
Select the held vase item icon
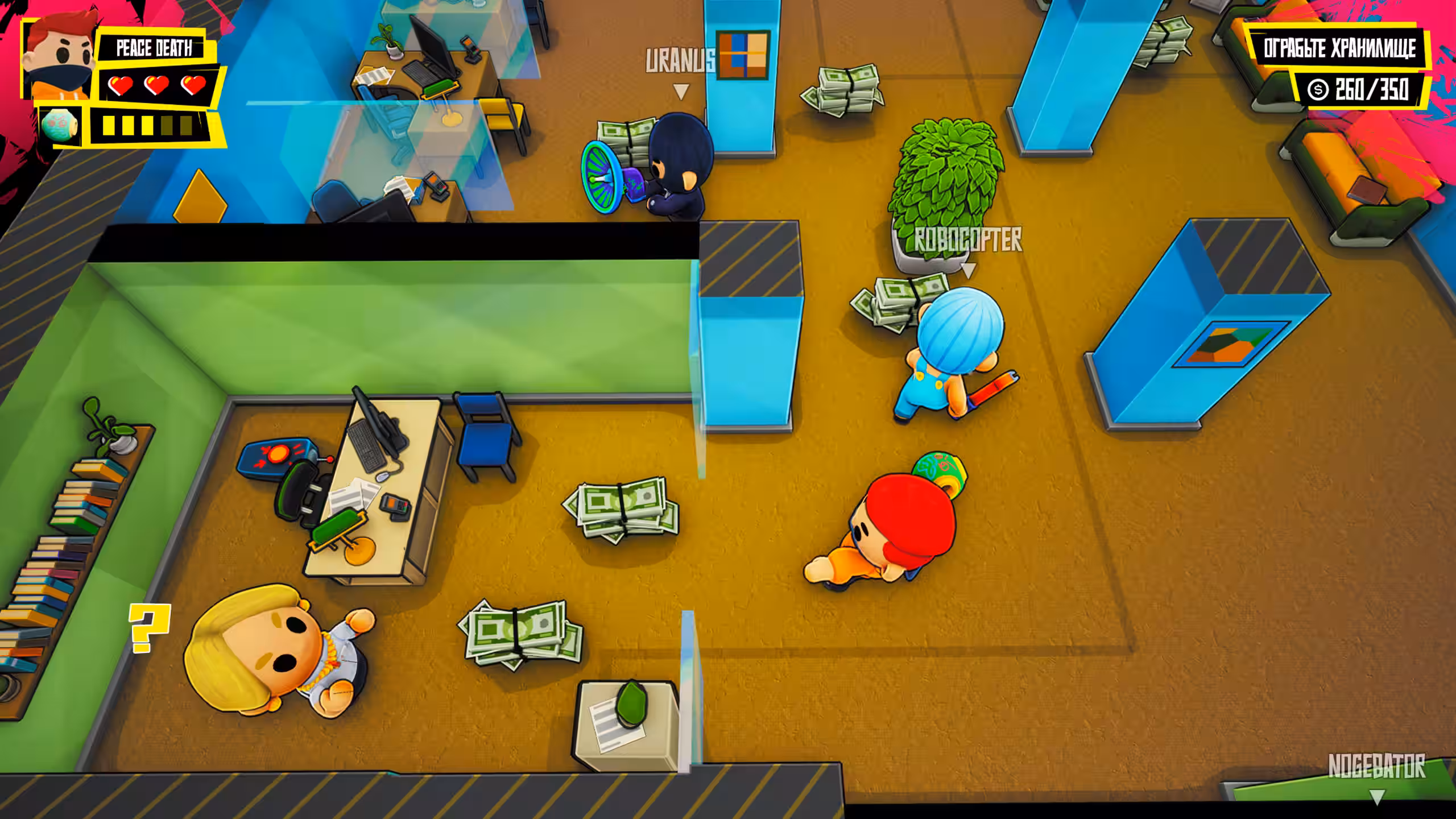click(61, 125)
